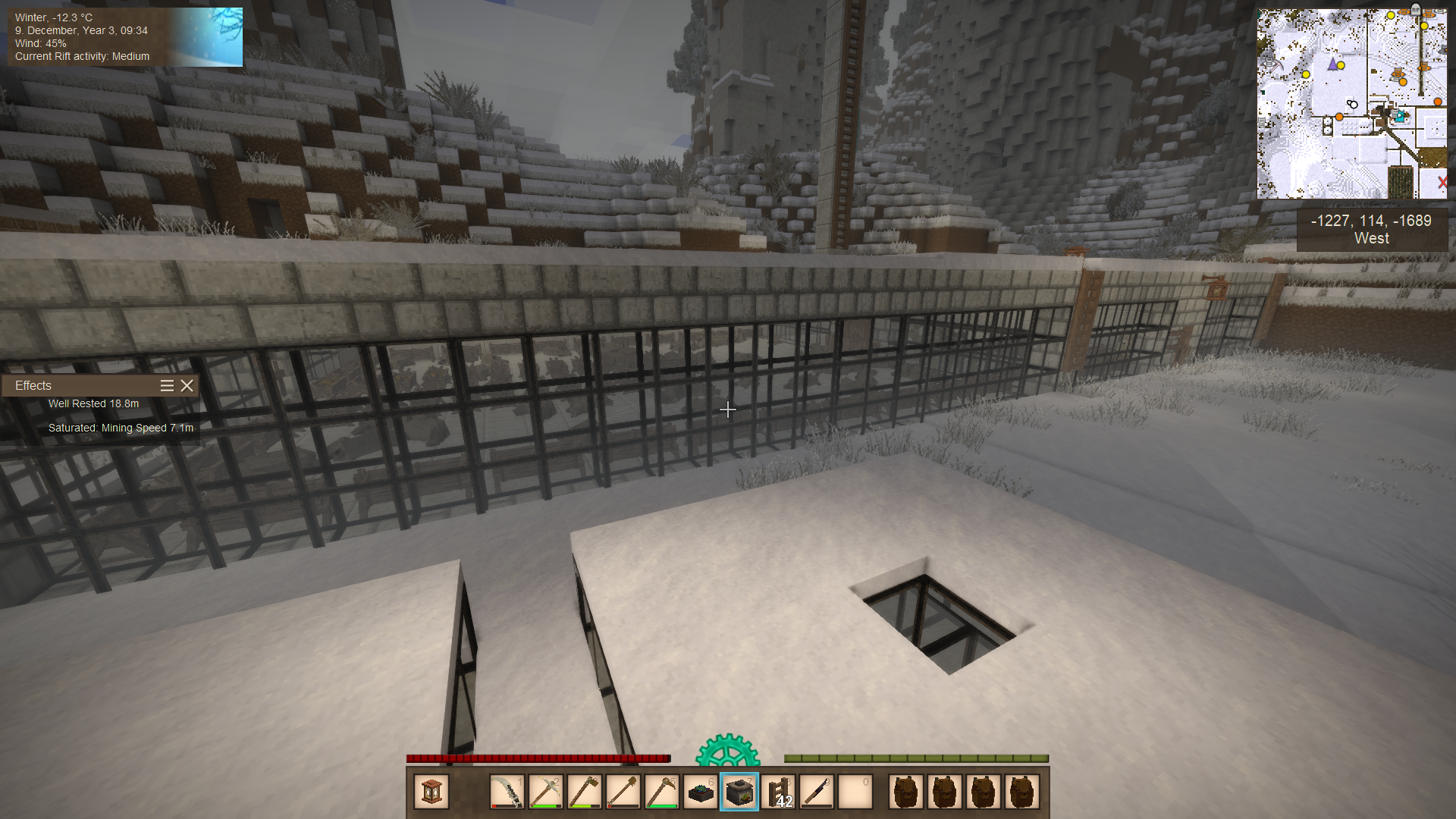Pick the shovel hotbar slot
Viewport: 1456px width, 819px height.
tap(623, 792)
